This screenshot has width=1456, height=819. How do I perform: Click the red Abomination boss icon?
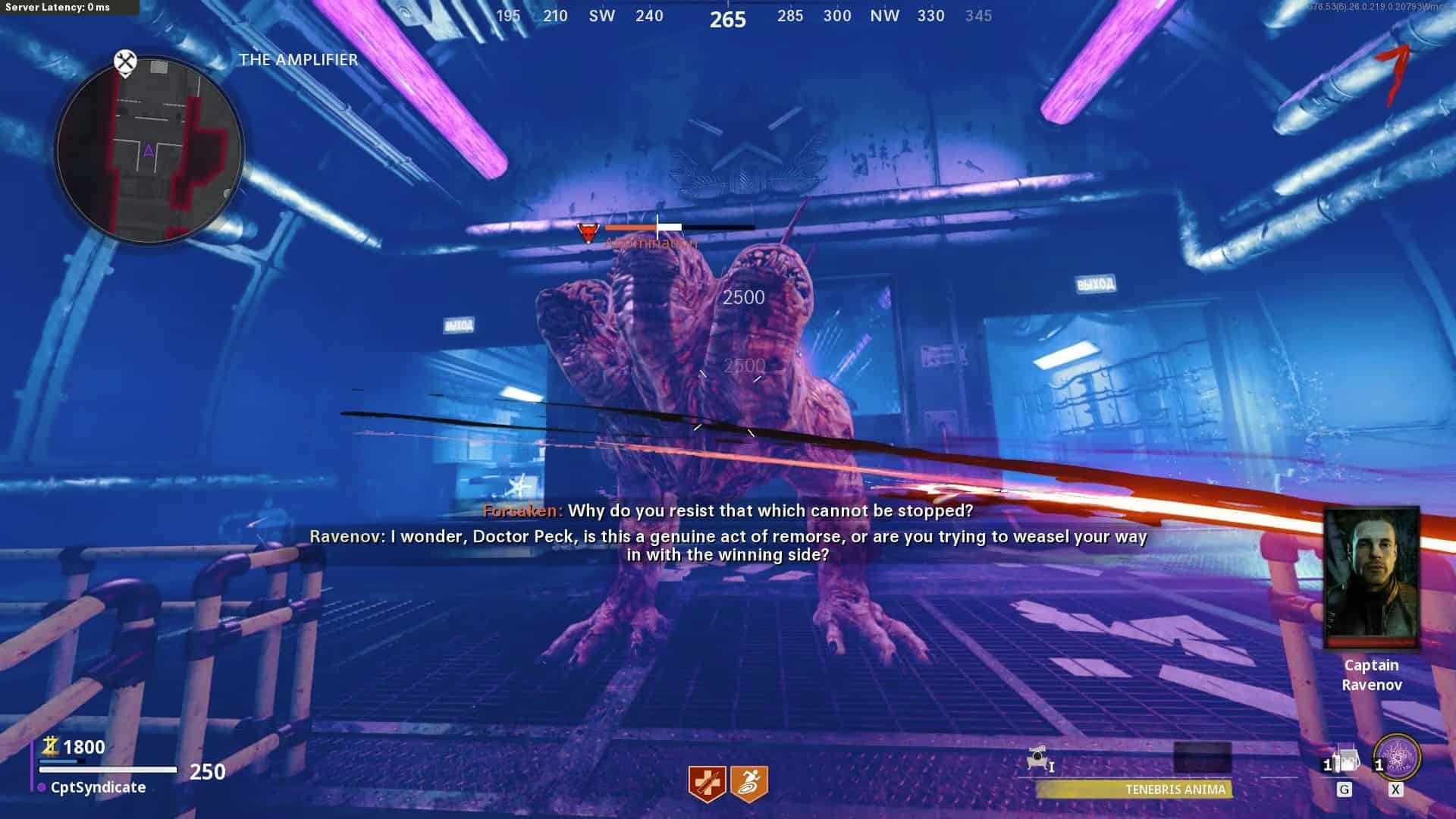(x=588, y=231)
